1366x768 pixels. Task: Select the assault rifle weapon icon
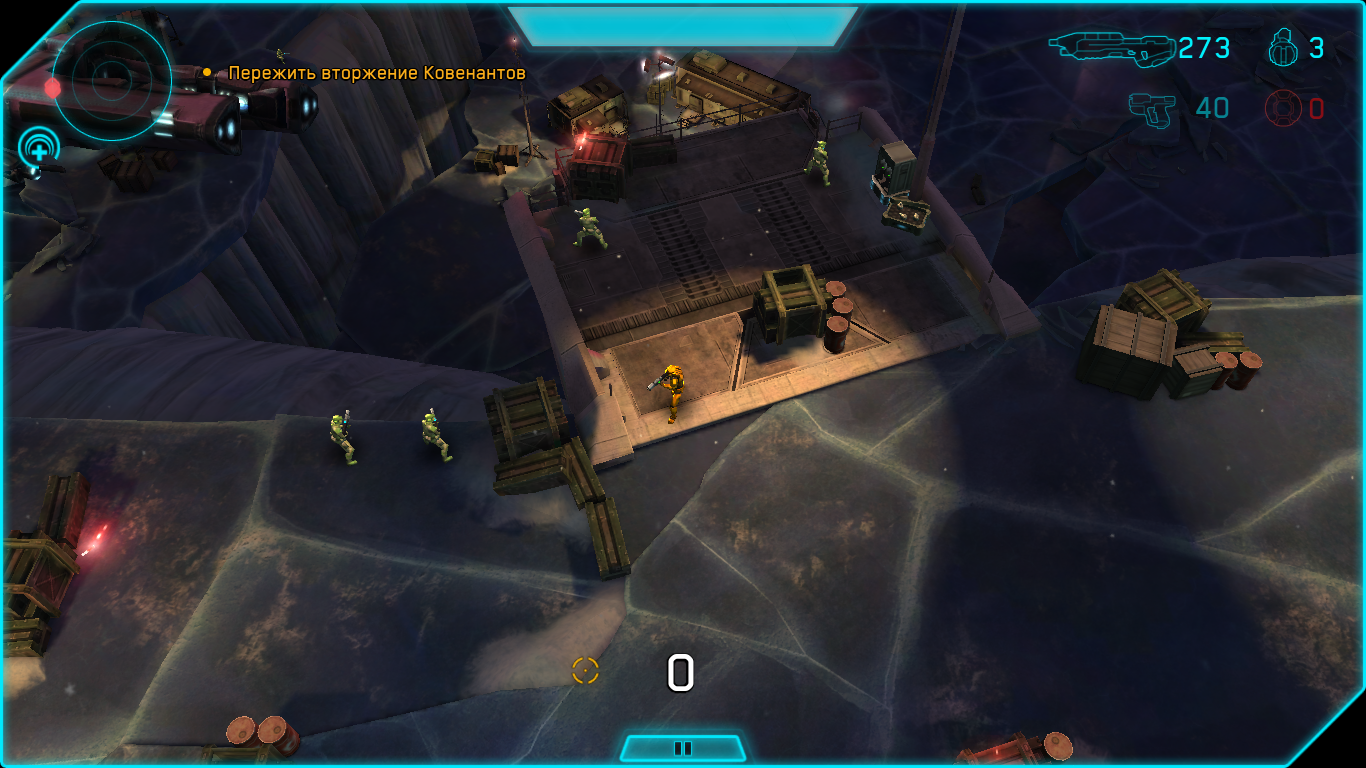1111,47
